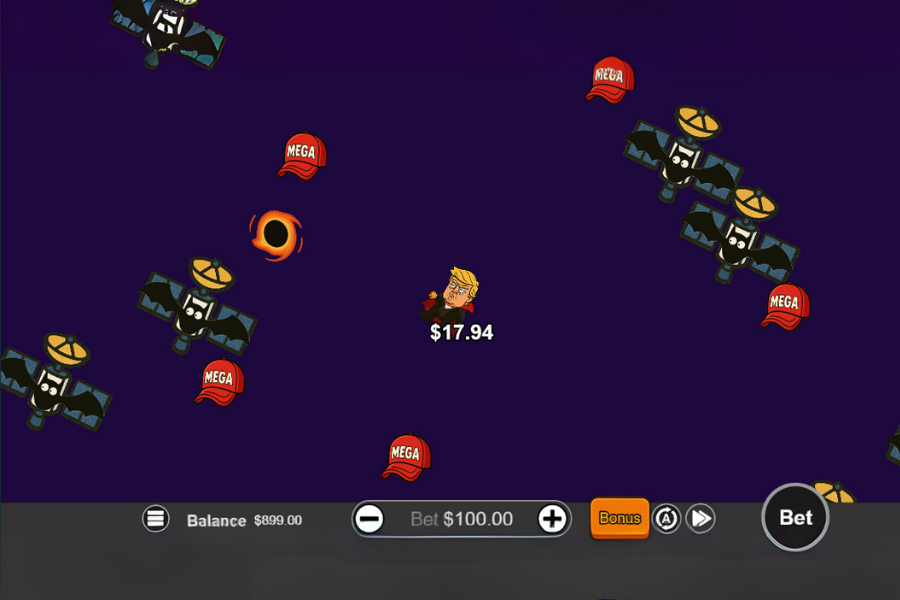This screenshot has height=600, width=900.
Task: Open the hamburger menu icon
Action: pyautogui.click(x=156, y=518)
